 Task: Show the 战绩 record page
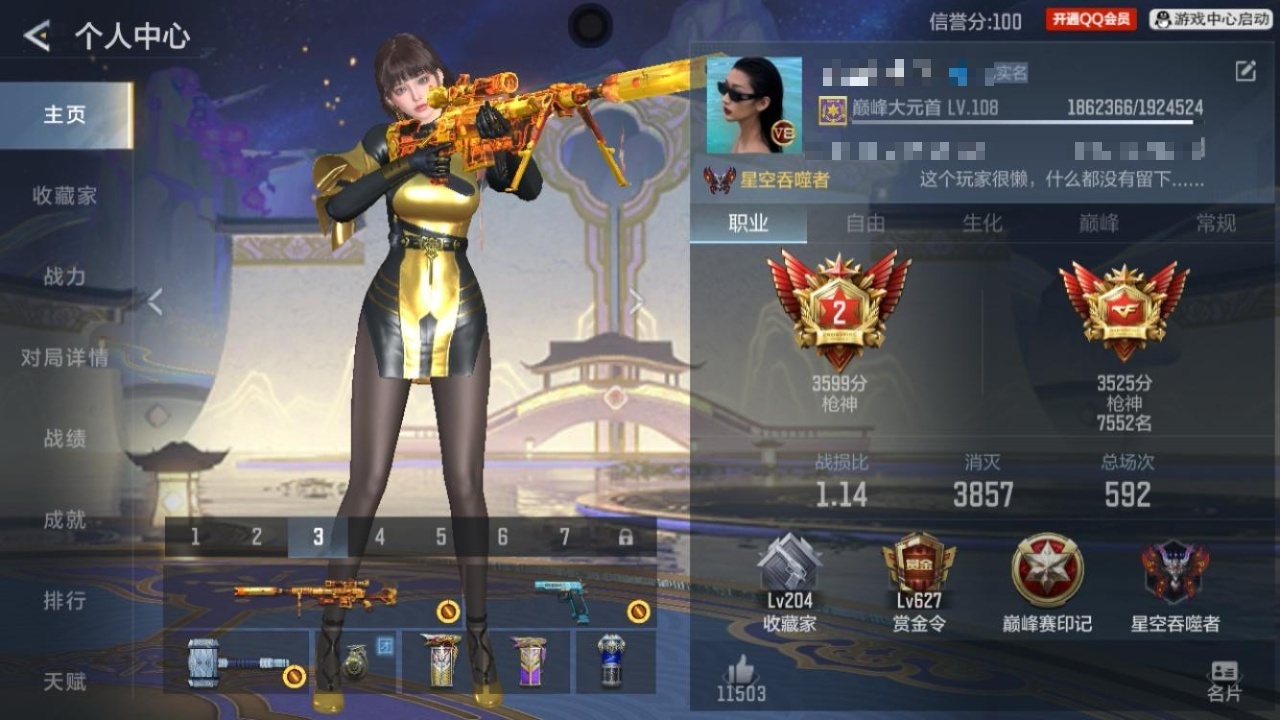coord(65,439)
